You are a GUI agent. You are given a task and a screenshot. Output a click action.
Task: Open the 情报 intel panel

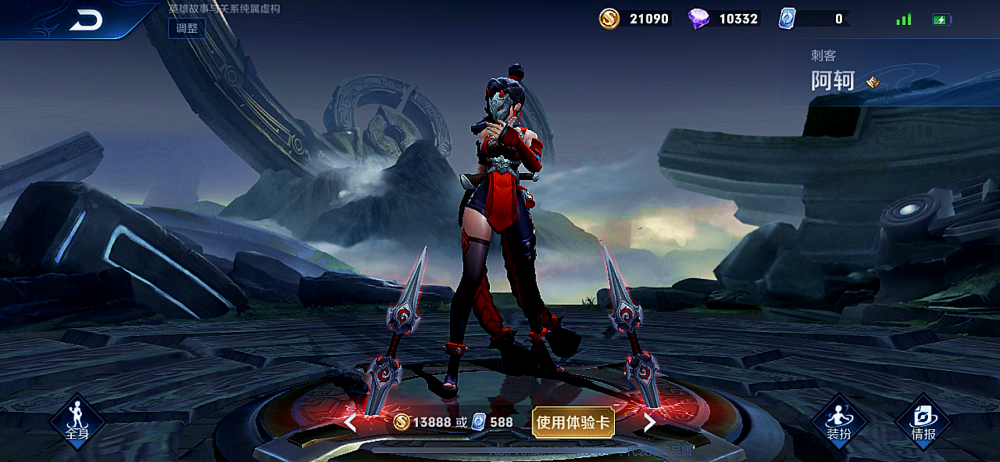923,421
